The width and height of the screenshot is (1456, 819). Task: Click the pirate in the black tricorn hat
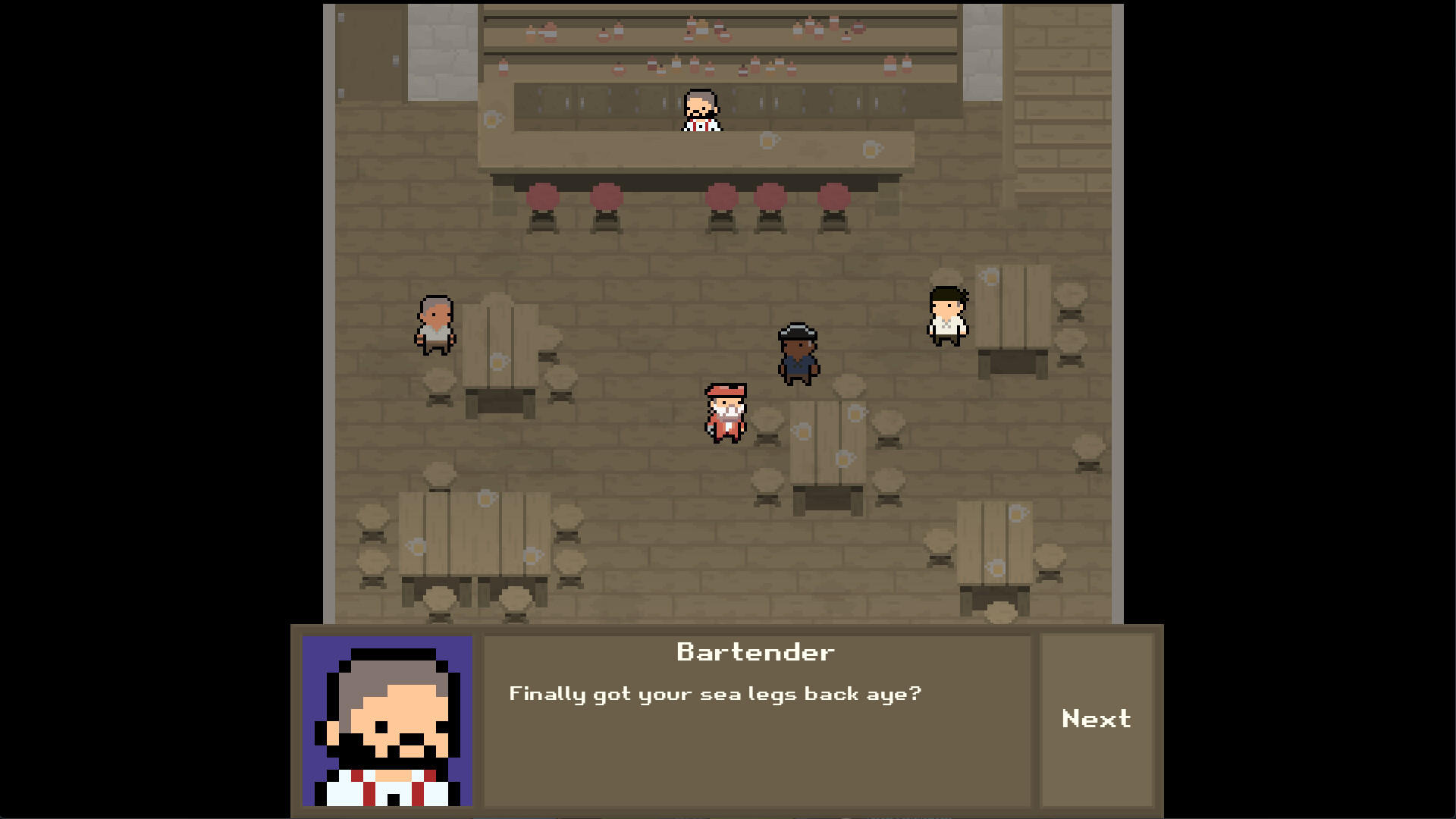pyautogui.click(x=797, y=353)
